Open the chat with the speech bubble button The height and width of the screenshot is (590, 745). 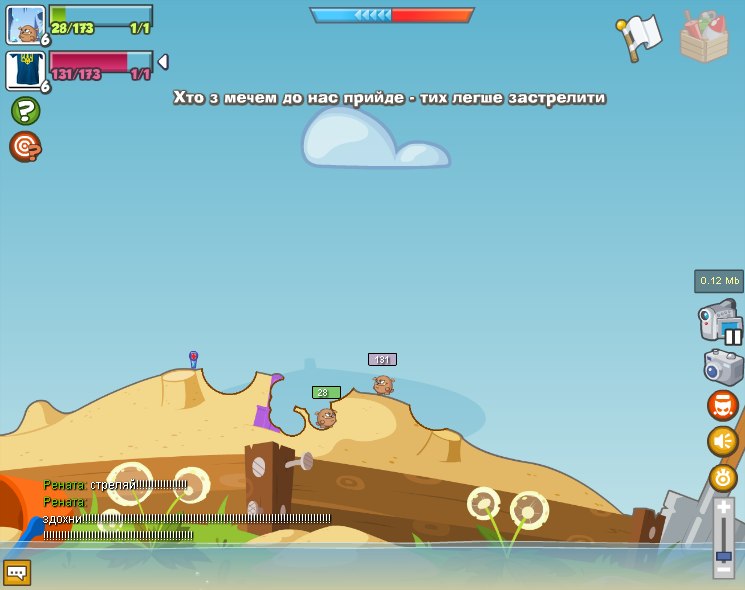pos(17,572)
